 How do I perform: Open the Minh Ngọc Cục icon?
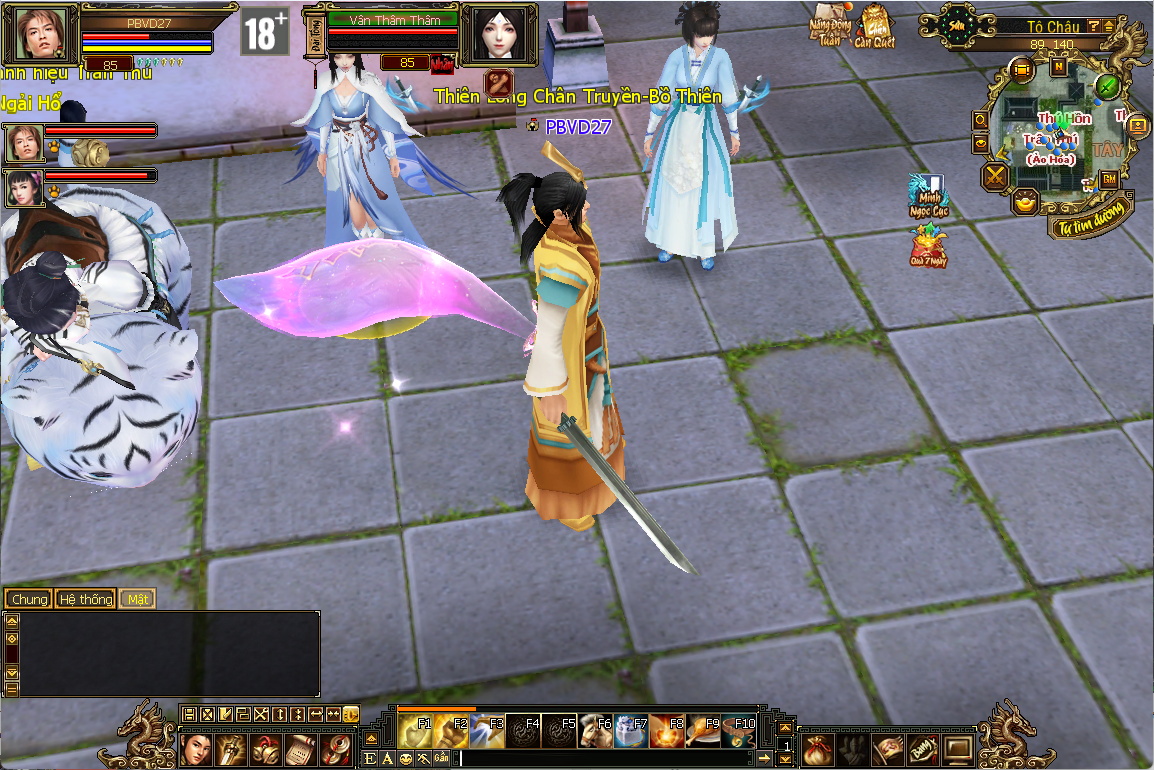pyautogui.click(x=928, y=197)
